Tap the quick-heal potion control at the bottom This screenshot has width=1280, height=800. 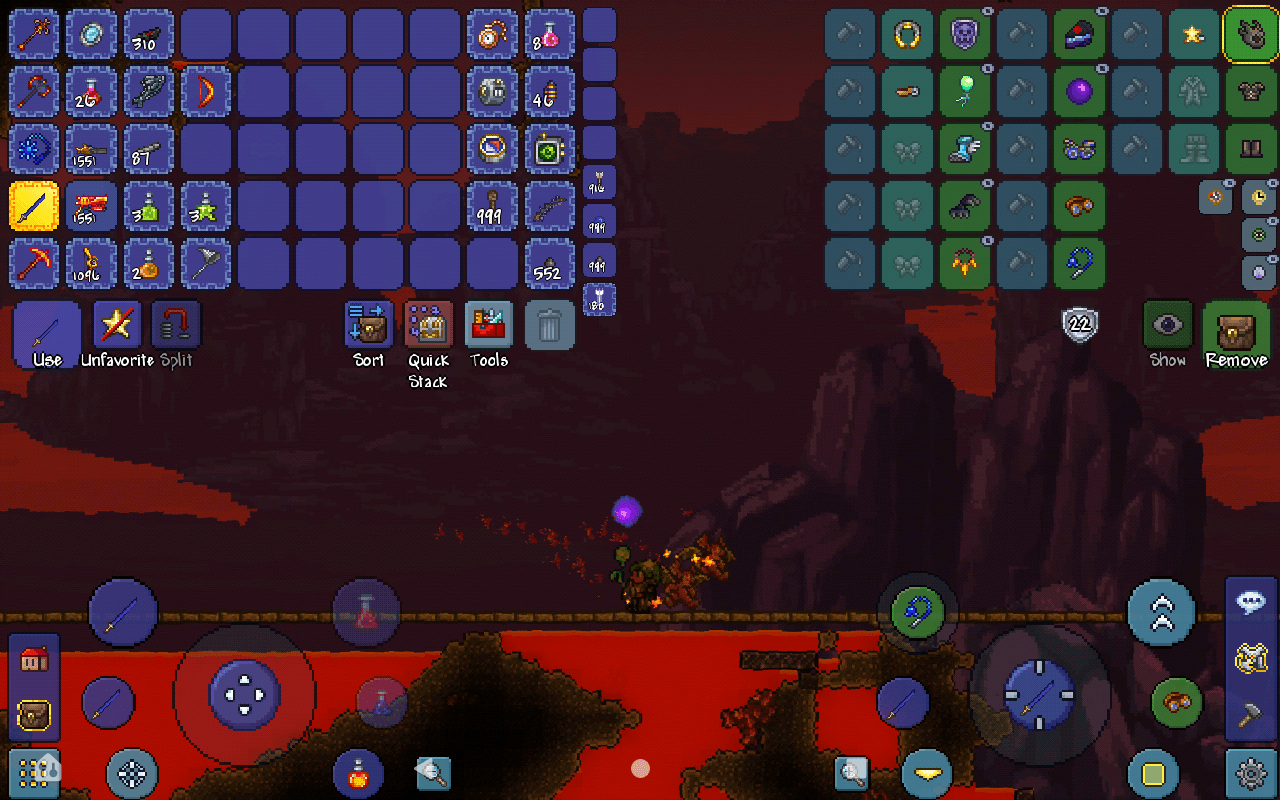[x=358, y=773]
